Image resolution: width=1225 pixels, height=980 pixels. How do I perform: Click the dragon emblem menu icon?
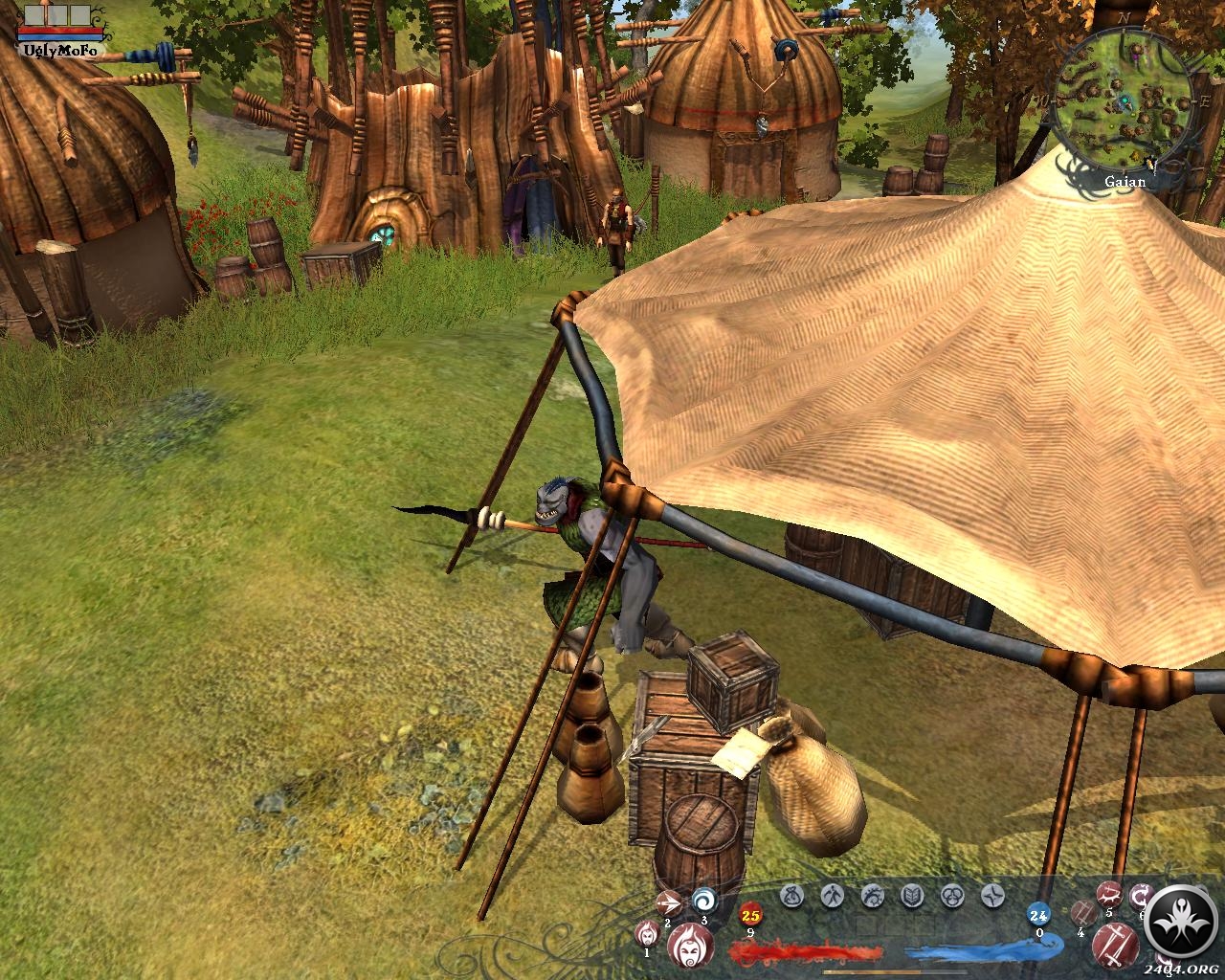point(872,896)
